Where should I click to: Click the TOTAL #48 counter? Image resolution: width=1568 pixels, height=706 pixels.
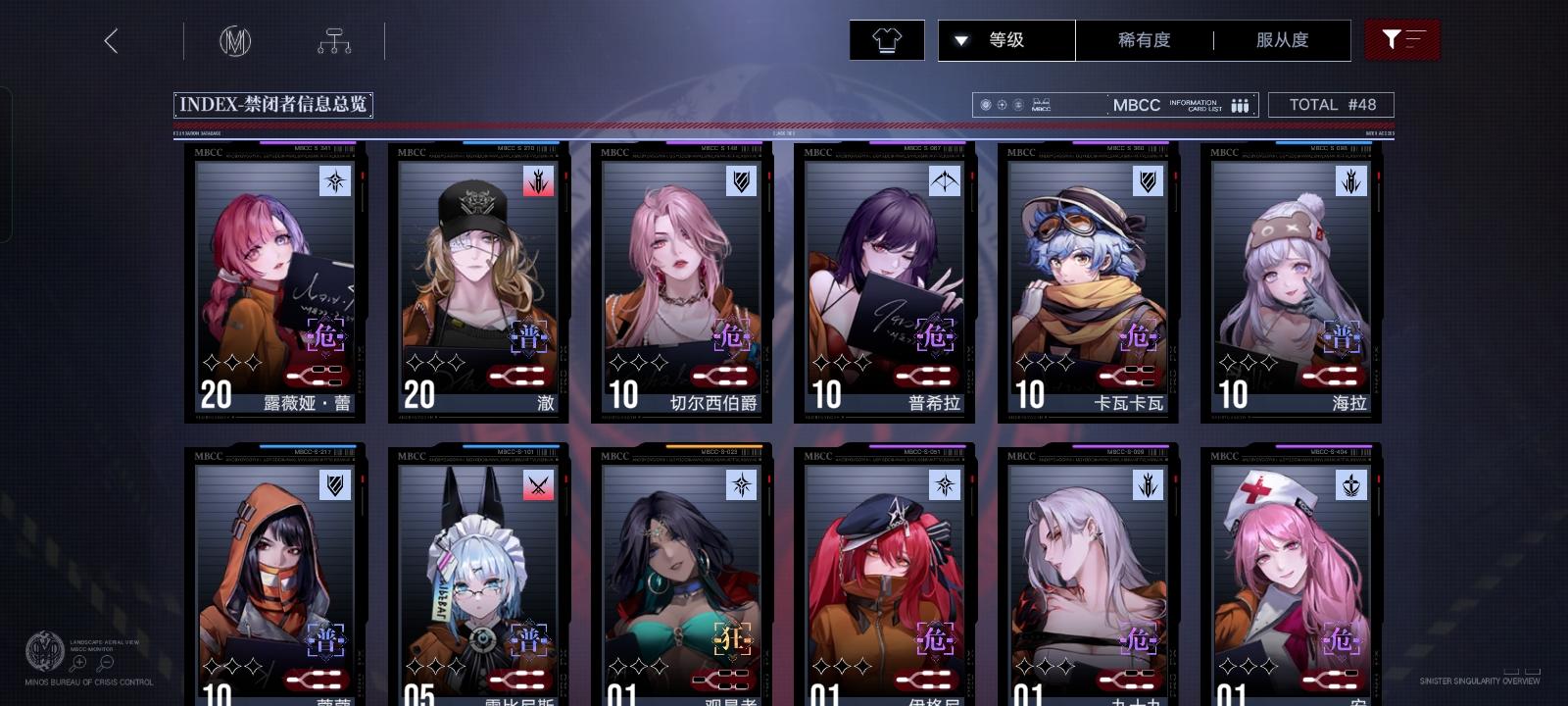coord(1331,104)
